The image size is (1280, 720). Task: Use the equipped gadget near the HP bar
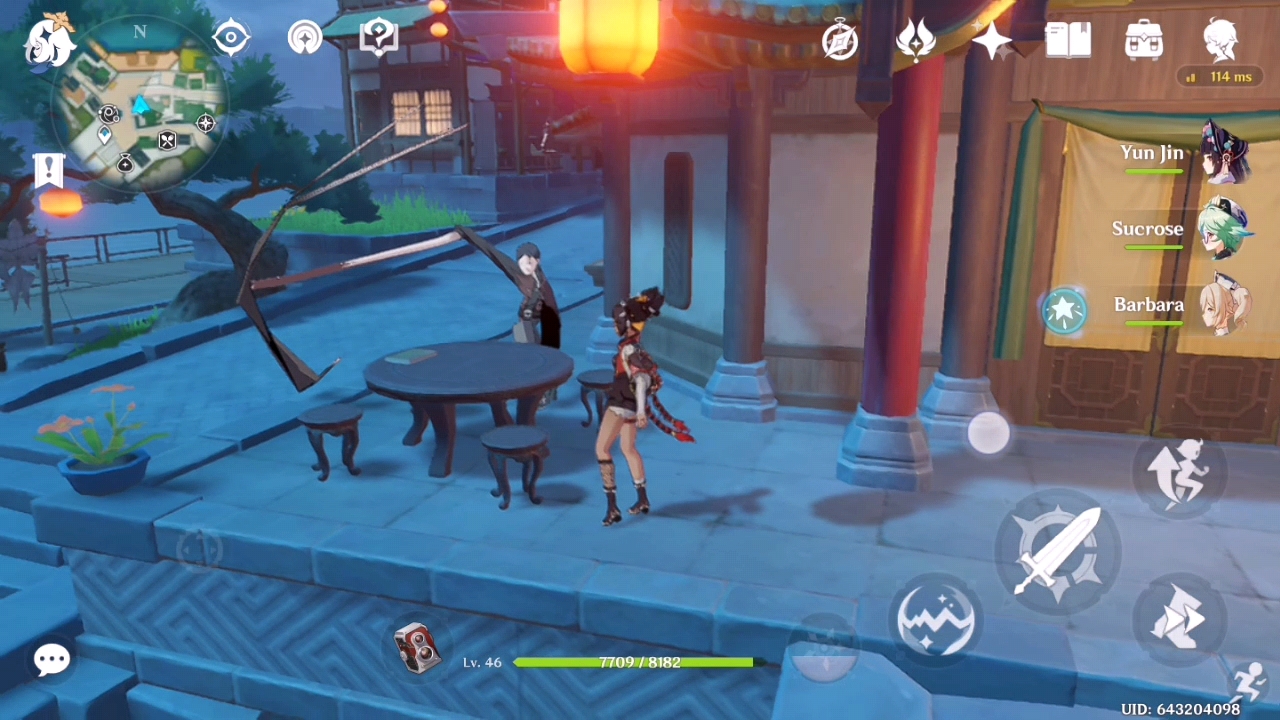coord(420,647)
